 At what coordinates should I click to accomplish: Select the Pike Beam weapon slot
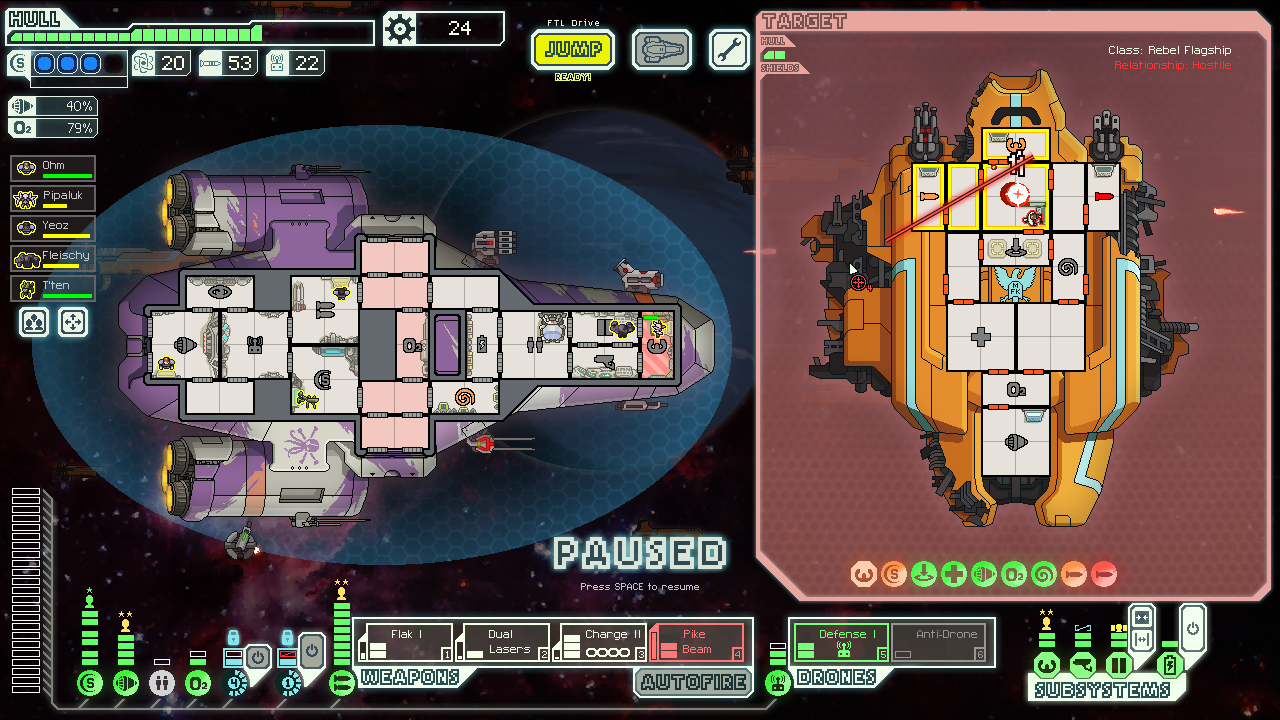697,642
